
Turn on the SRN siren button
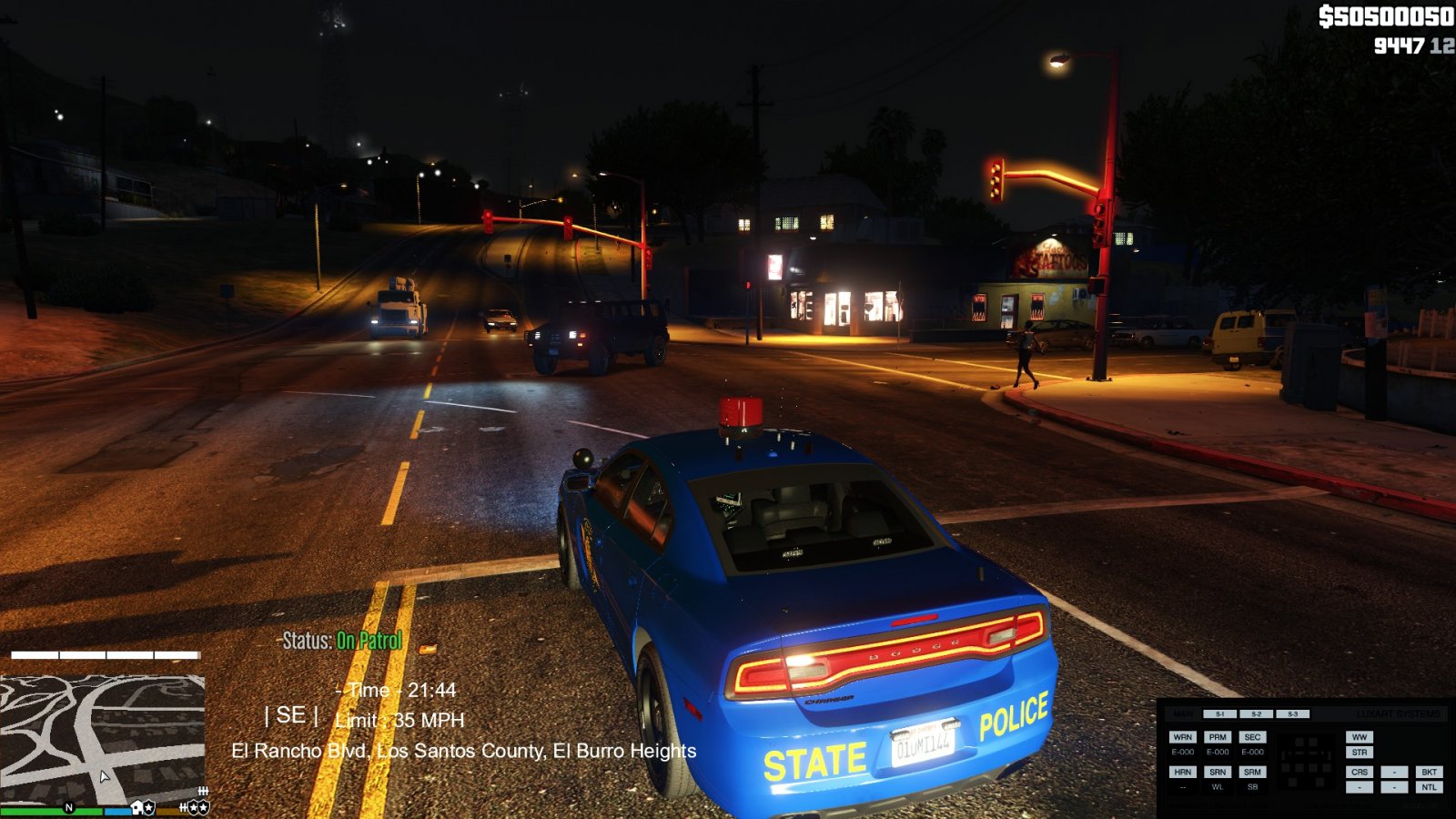click(1218, 772)
